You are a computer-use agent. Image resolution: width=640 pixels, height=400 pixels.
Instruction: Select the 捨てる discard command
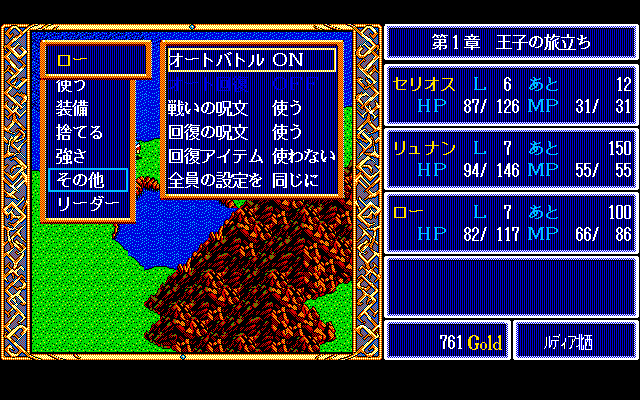(79, 132)
